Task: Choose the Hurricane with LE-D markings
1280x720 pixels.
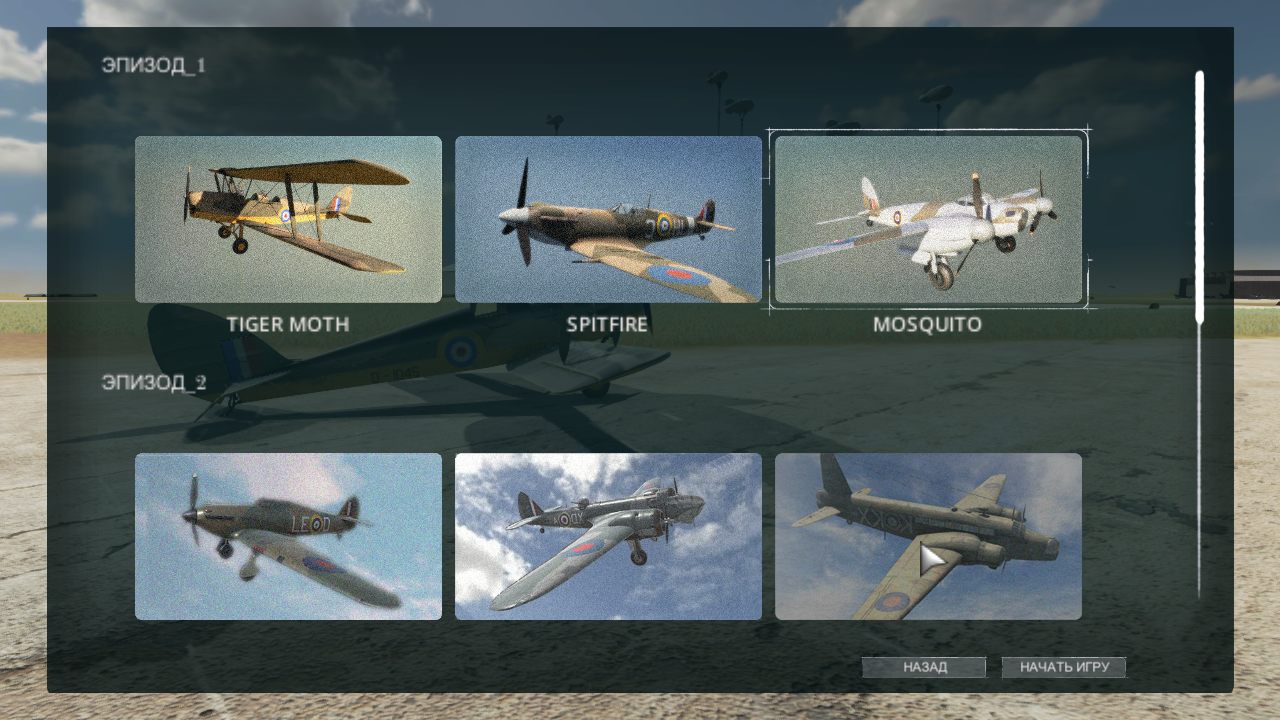Action: [287, 537]
